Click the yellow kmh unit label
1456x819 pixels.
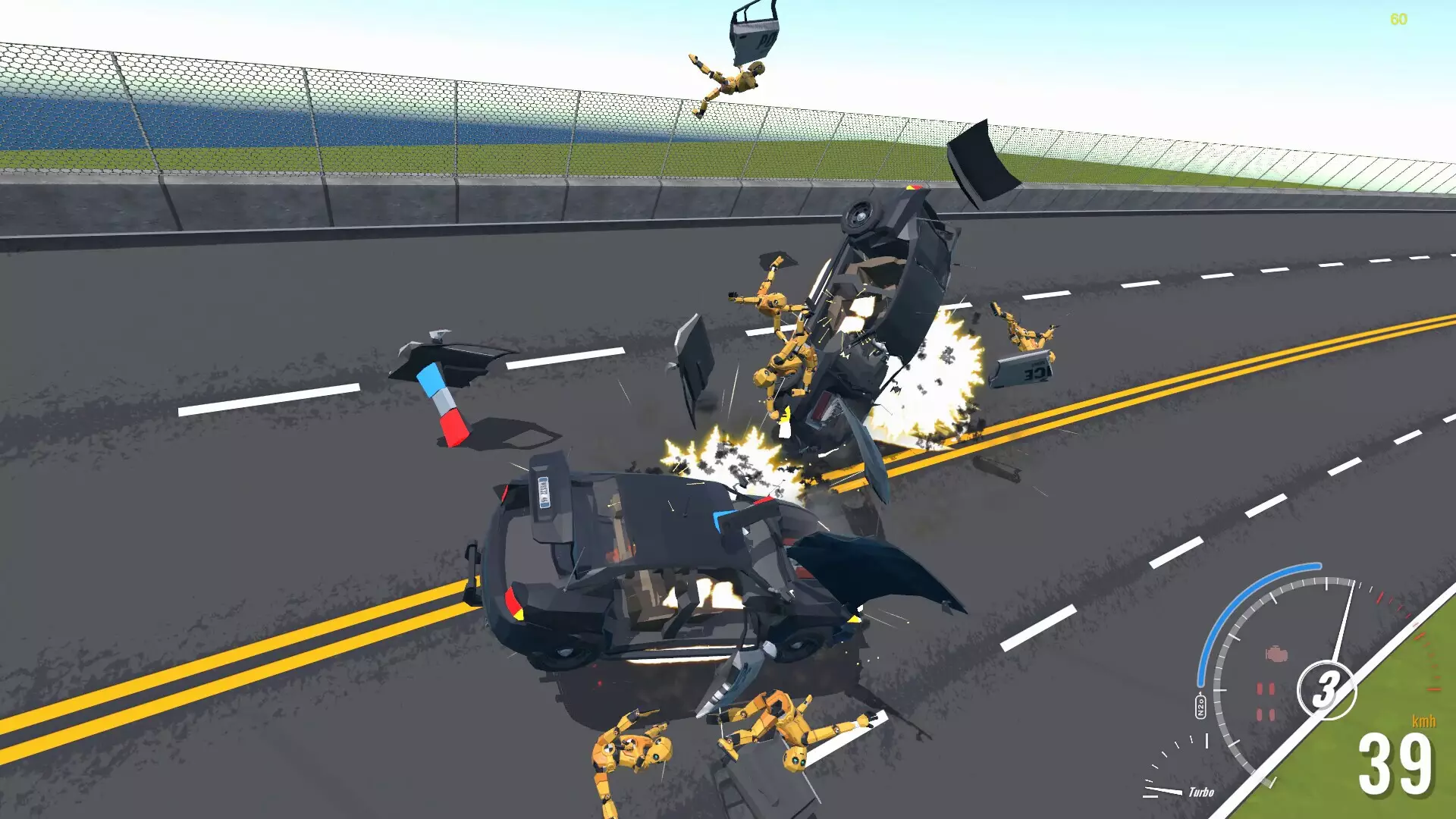tap(1423, 720)
